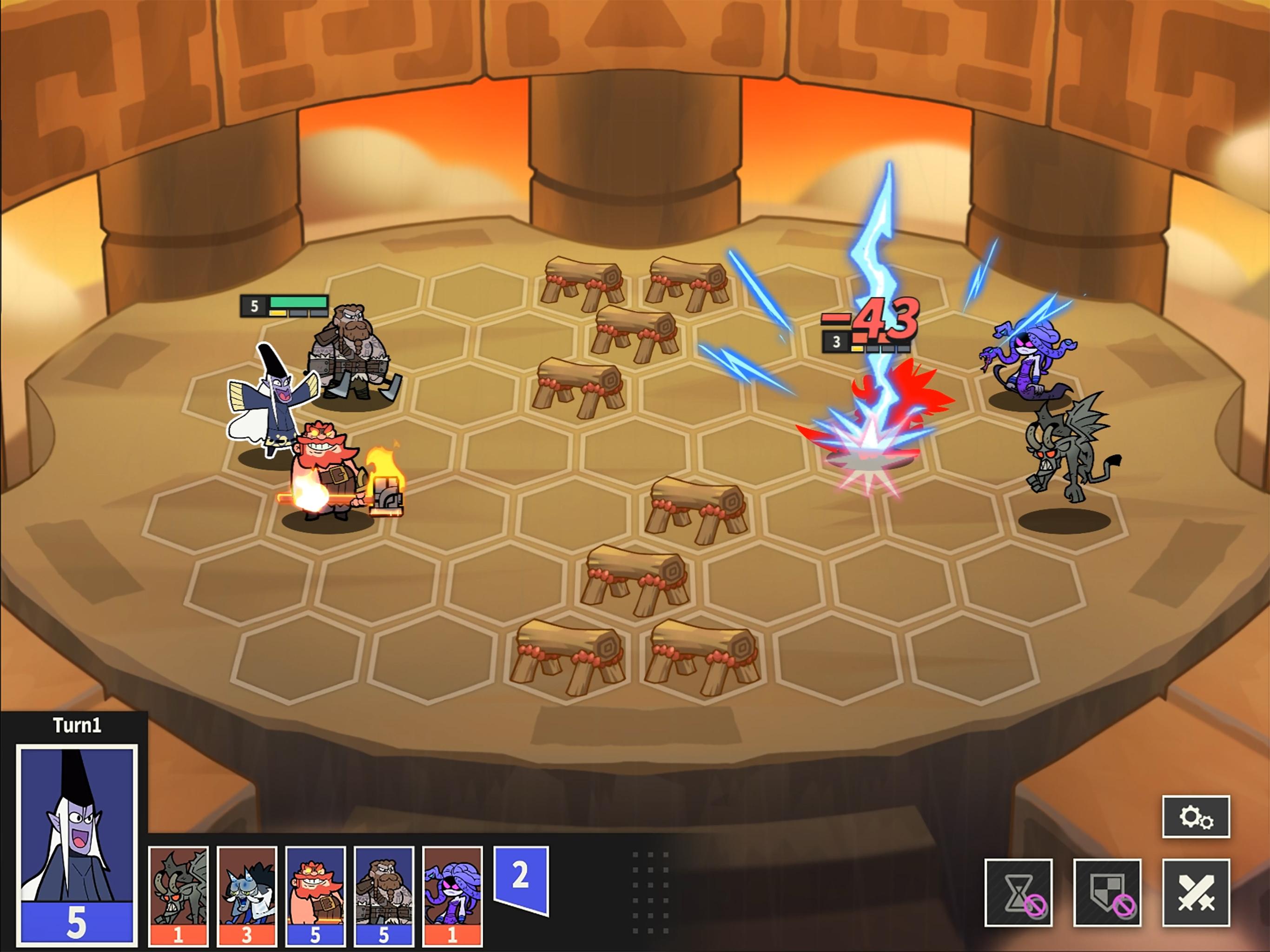Select the shield defend button

pyautogui.click(x=1107, y=892)
